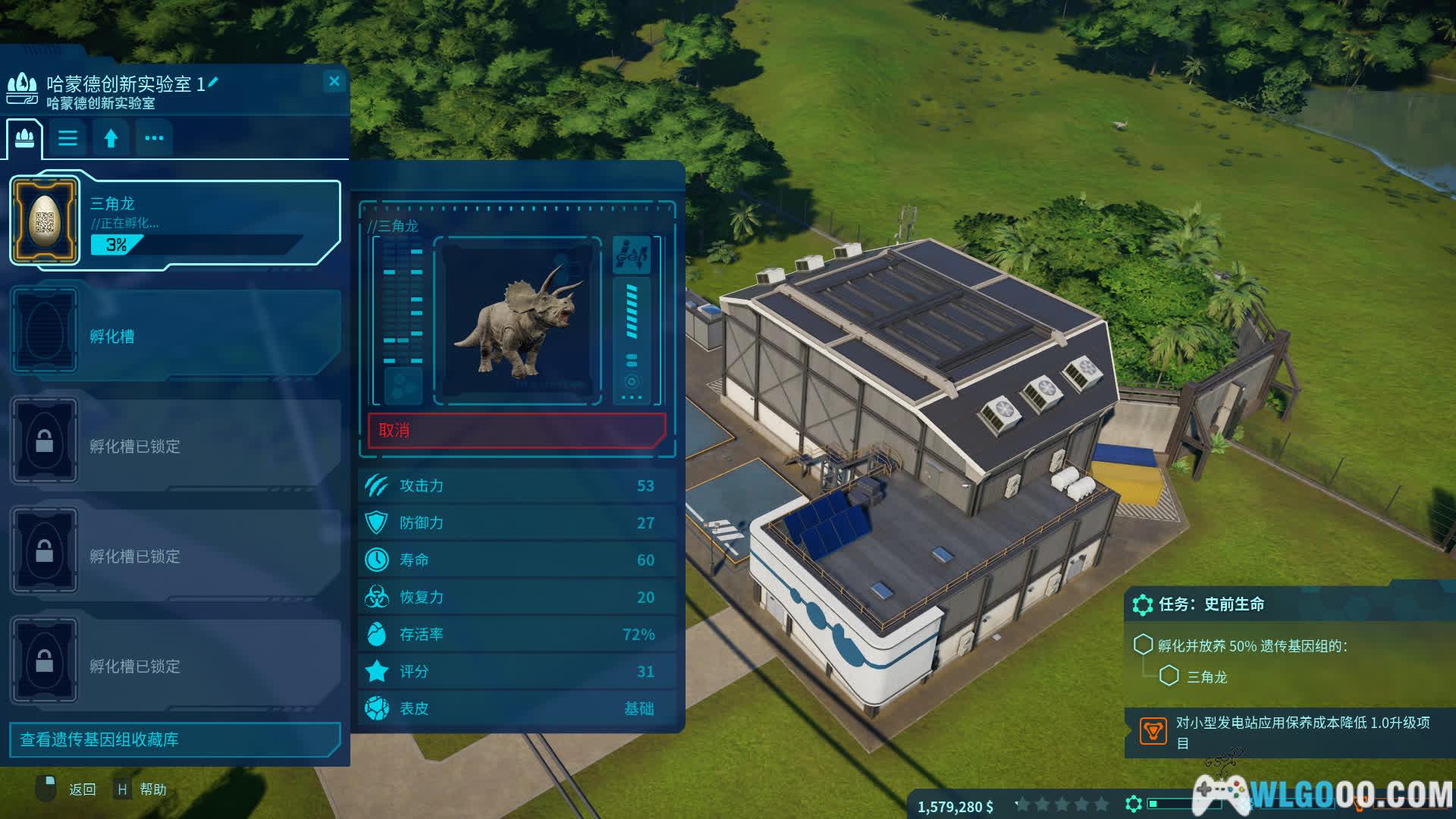
Task: Open the three-dots more options tab
Action: (154, 138)
